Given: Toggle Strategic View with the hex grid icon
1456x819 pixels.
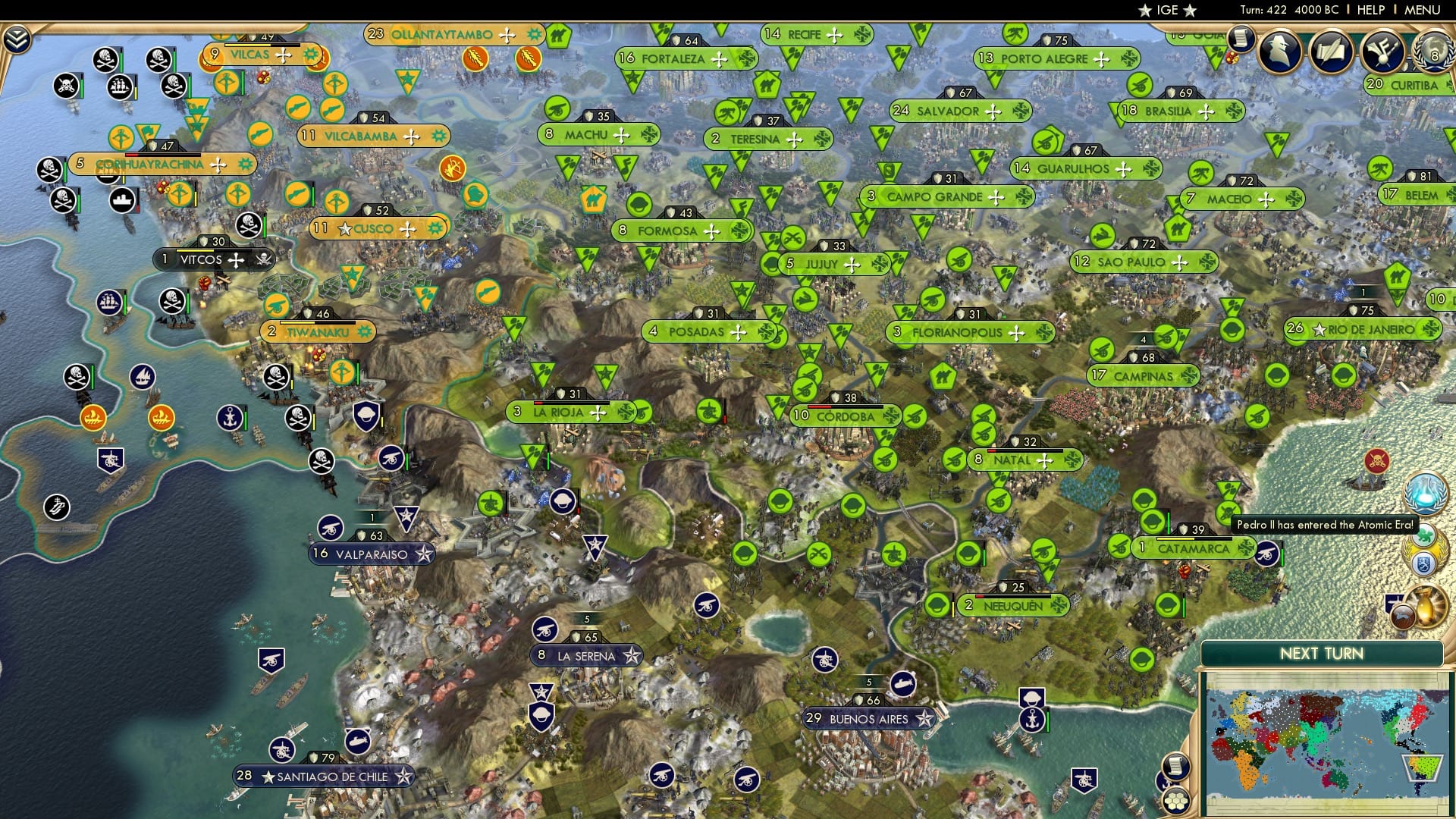Looking at the screenshot, I should [1175, 802].
